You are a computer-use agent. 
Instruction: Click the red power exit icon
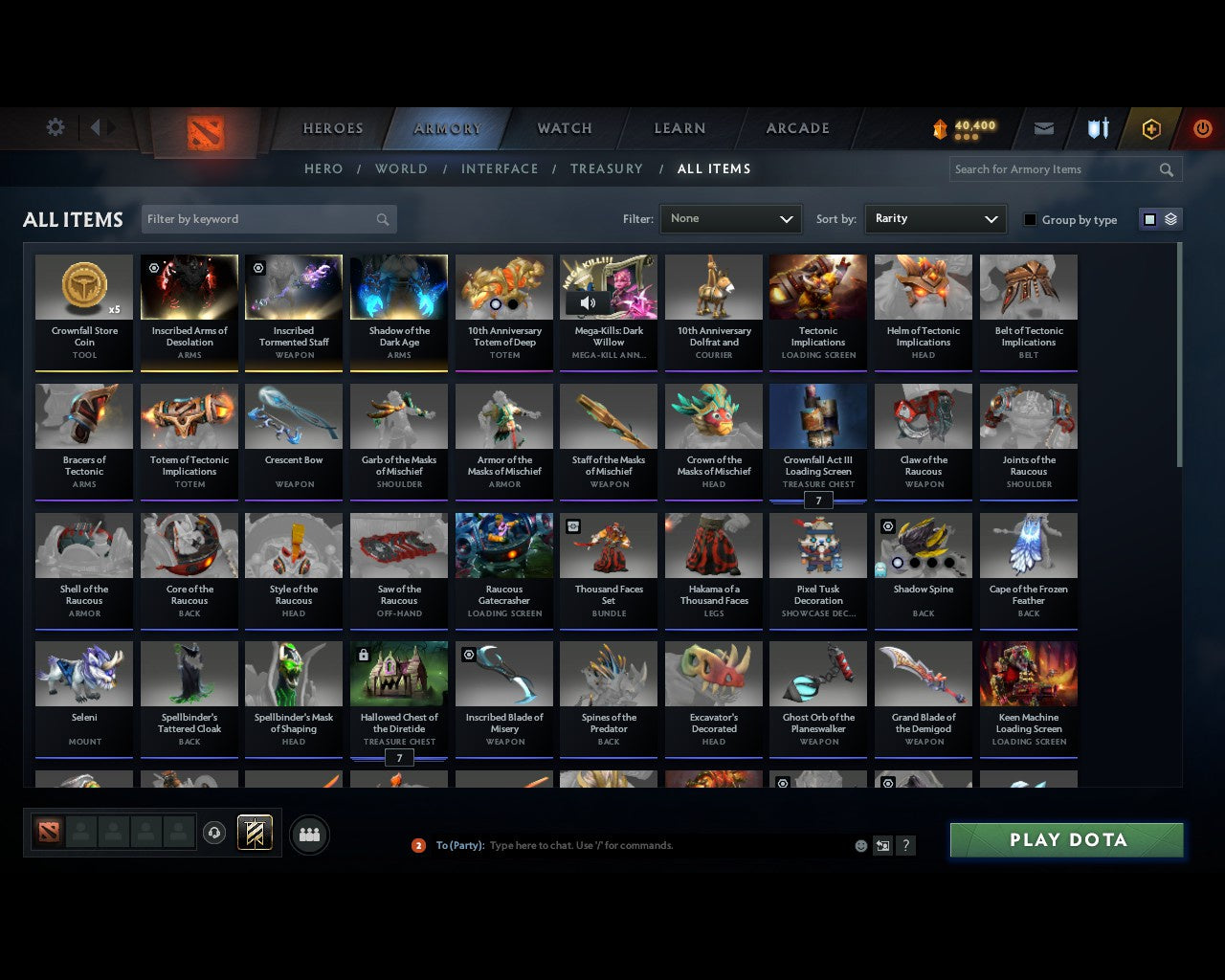(1203, 128)
